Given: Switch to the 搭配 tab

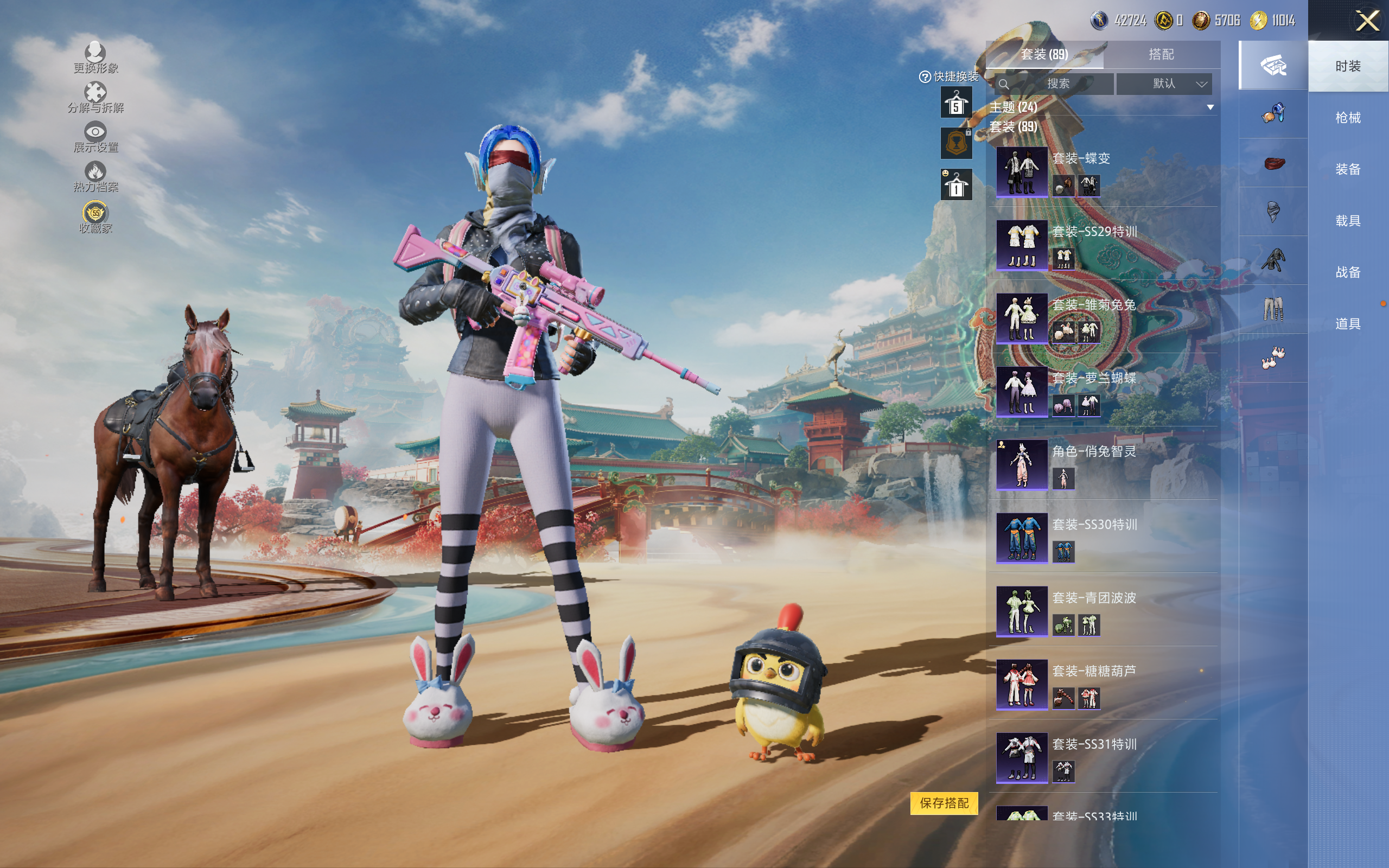Looking at the screenshot, I should pyautogui.click(x=1161, y=55).
